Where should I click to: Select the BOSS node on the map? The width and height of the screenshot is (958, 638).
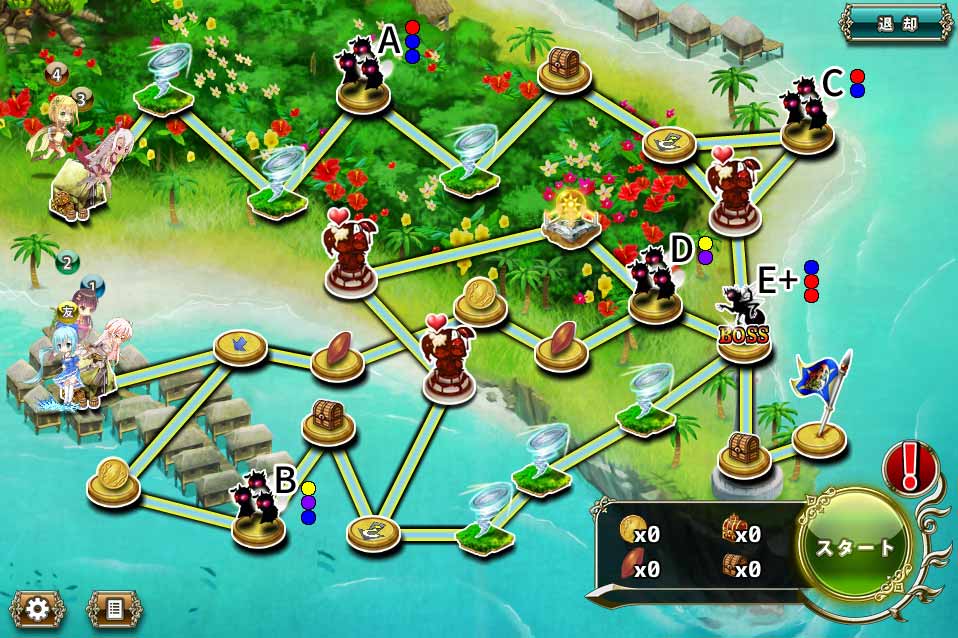coord(743,325)
